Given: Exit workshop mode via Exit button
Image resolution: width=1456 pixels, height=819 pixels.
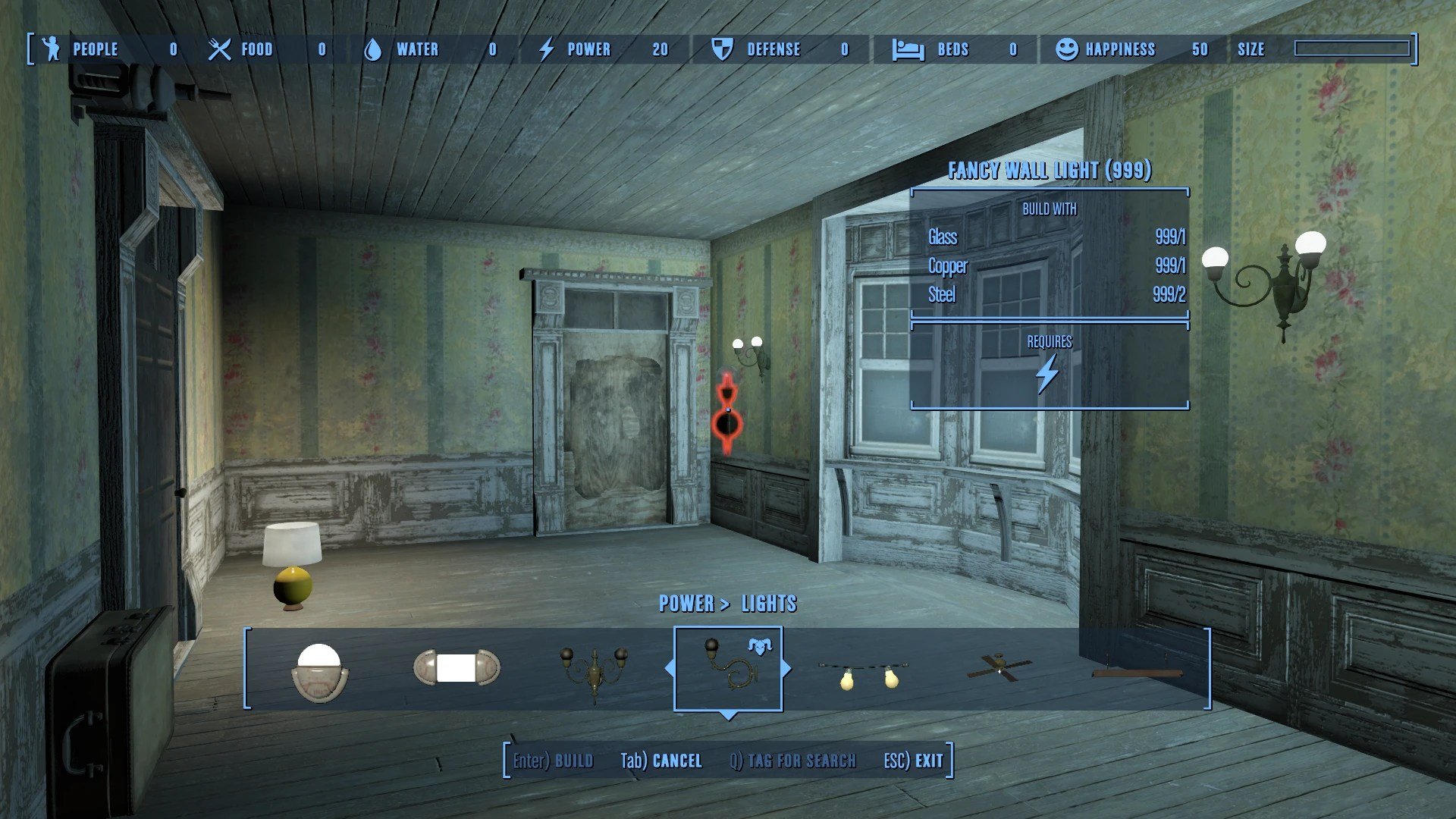Looking at the screenshot, I should click(913, 761).
